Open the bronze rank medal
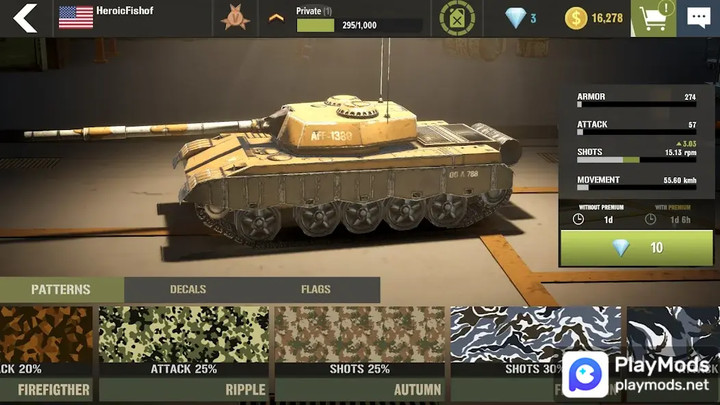This screenshot has width=720, height=405. click(x=236, y=18)
